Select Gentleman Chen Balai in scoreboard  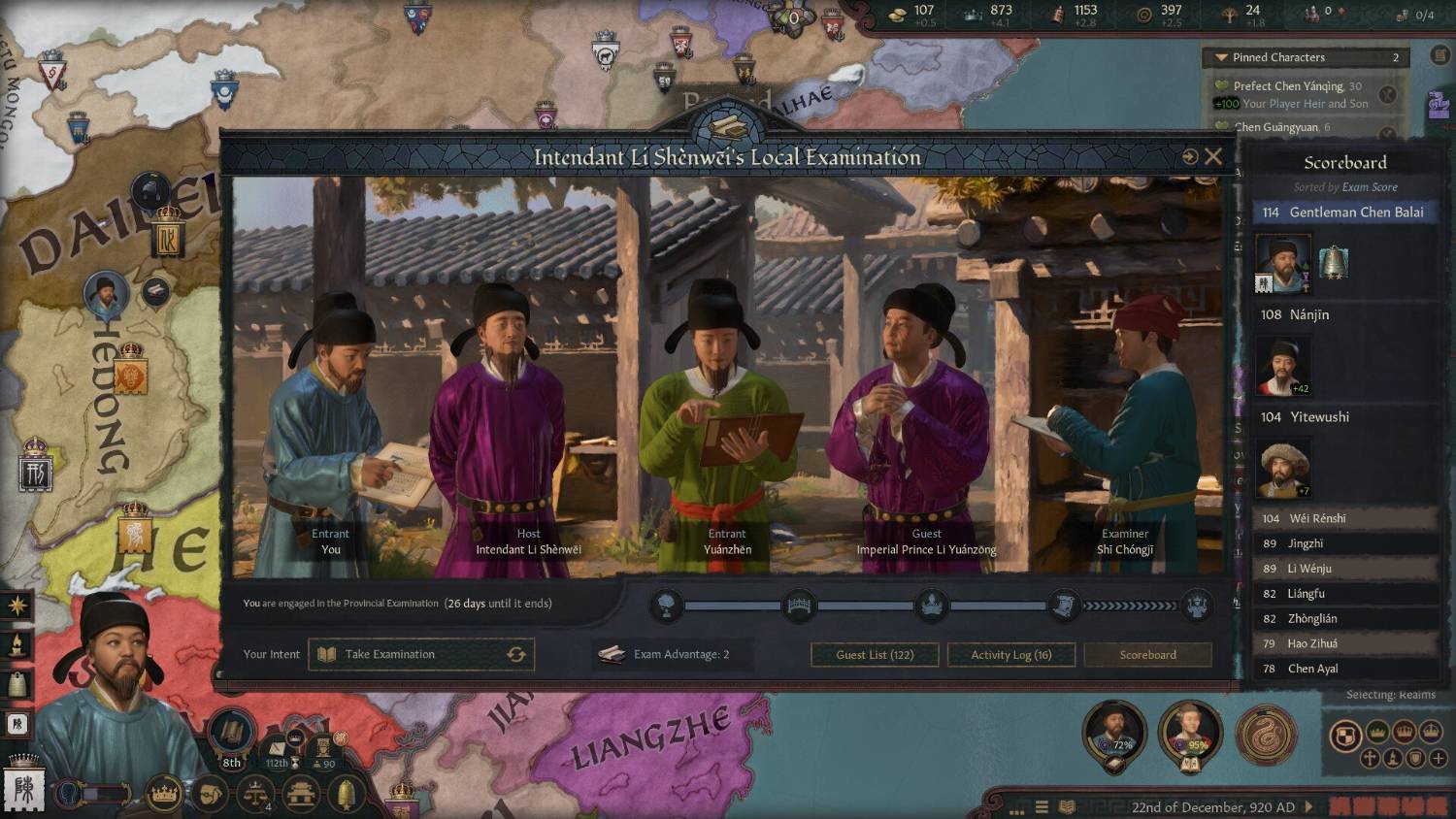[x=1345, y=213]
